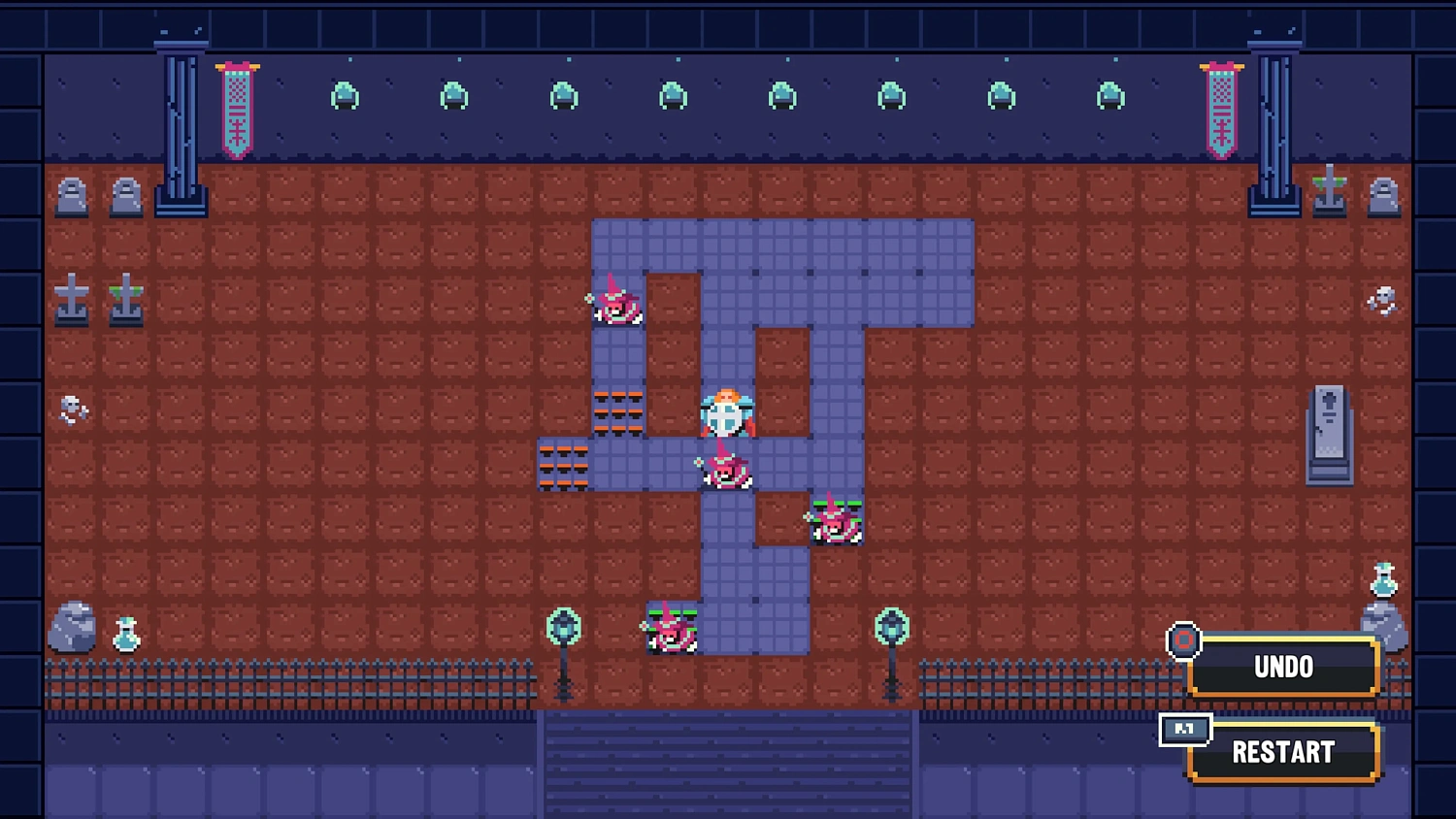Click the witch directly below the hero

click(x=726, y=473)
